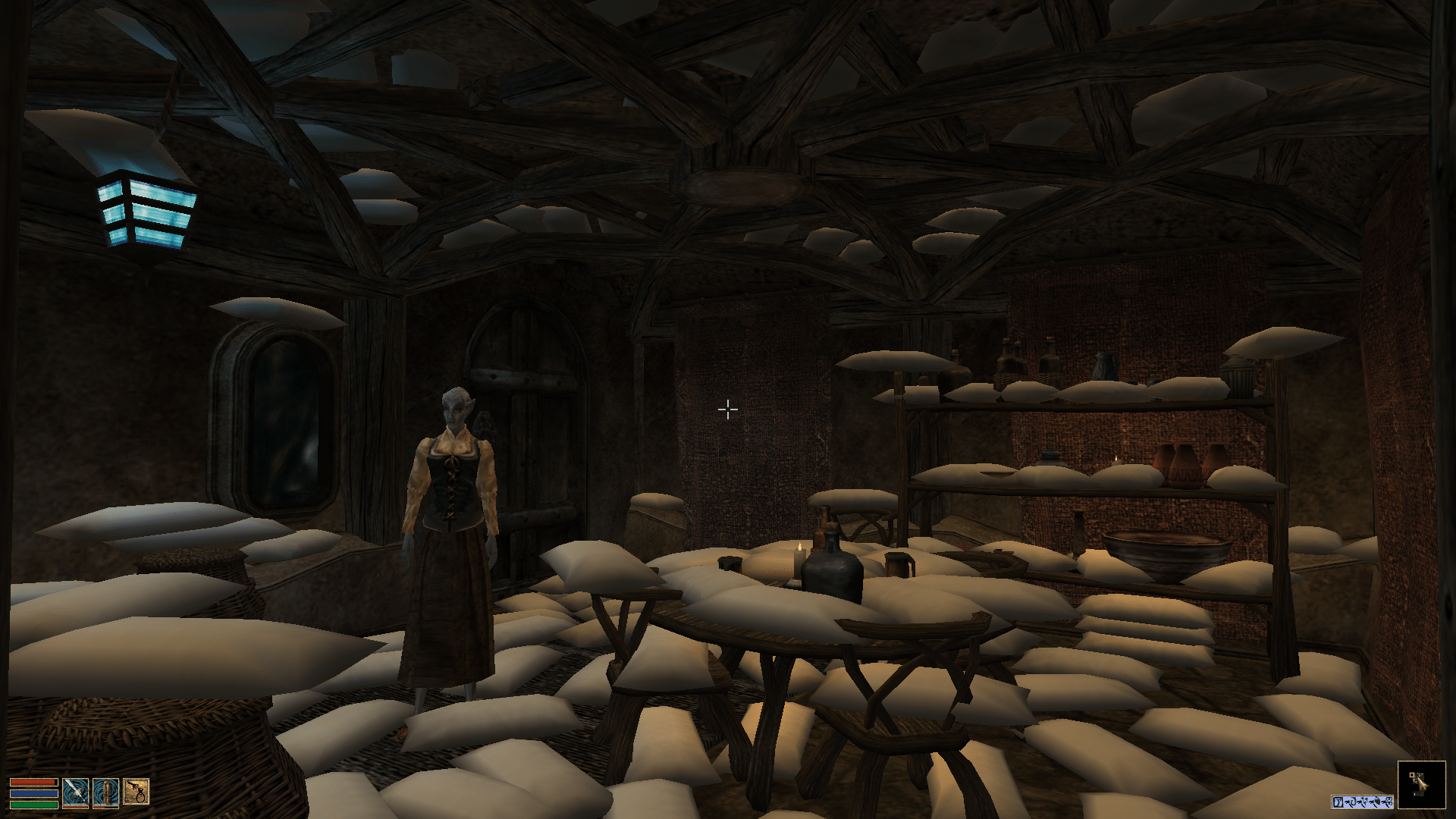Click the leftmost active spell effect icon
Image resolution: width=1456 pixels, height=819 pixels.
click(1339, 802)
